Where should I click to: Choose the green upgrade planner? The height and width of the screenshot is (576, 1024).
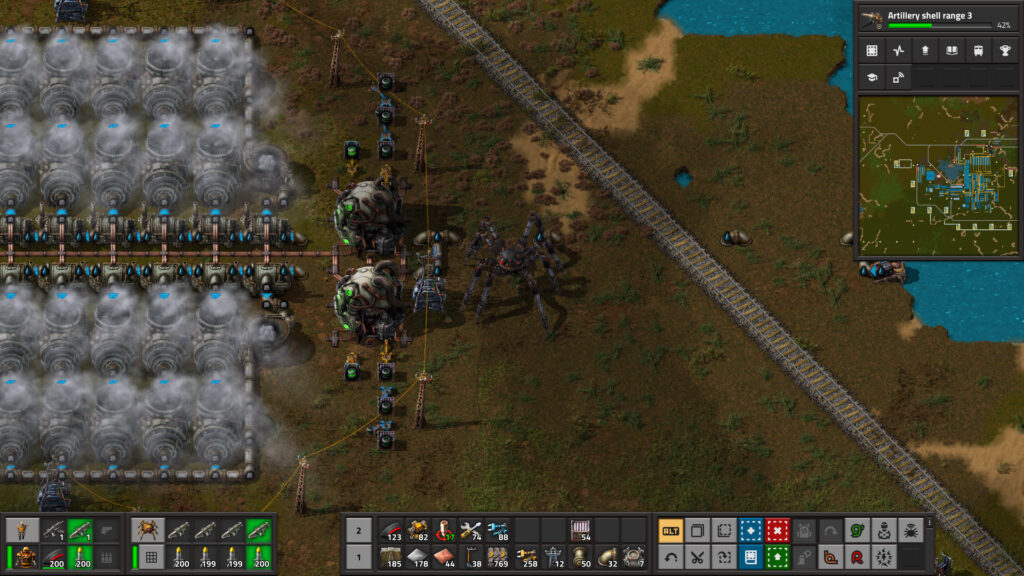[x=776, y=556]
